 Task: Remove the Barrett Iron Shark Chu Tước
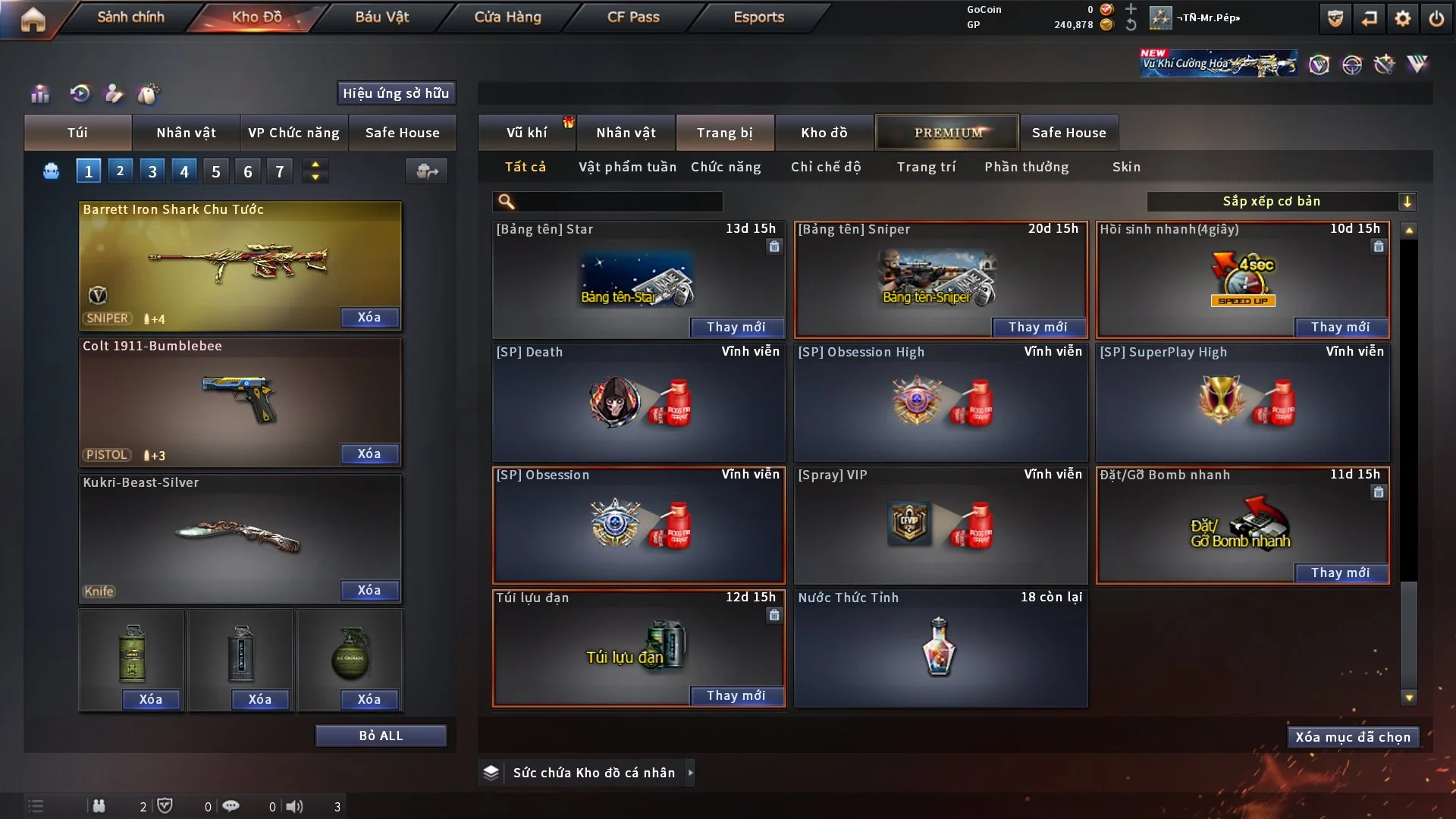369,317
